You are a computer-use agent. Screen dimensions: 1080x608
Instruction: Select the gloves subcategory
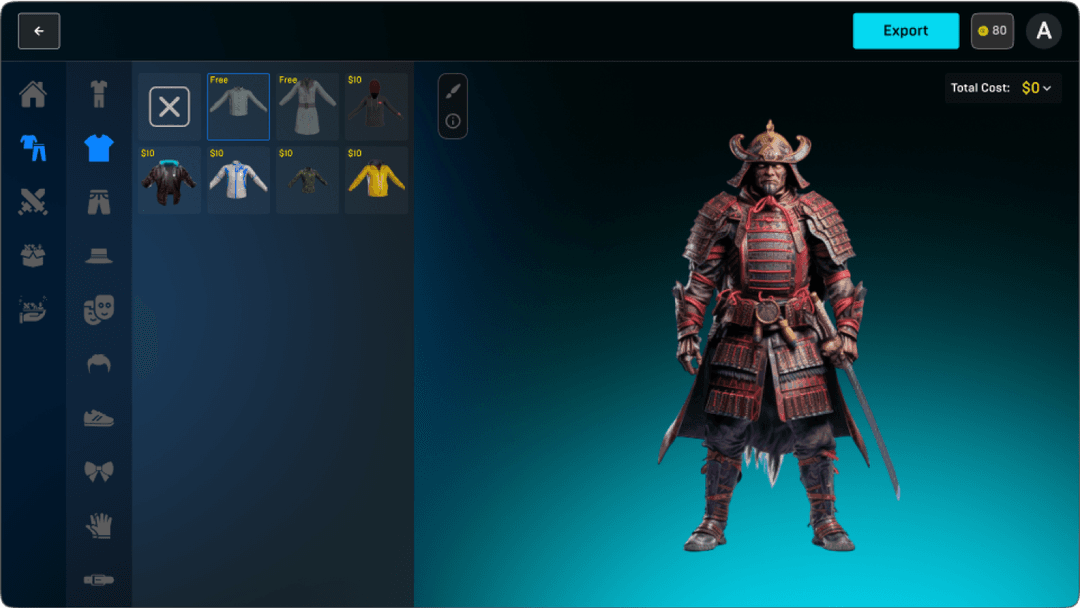(x=98, y=524)
